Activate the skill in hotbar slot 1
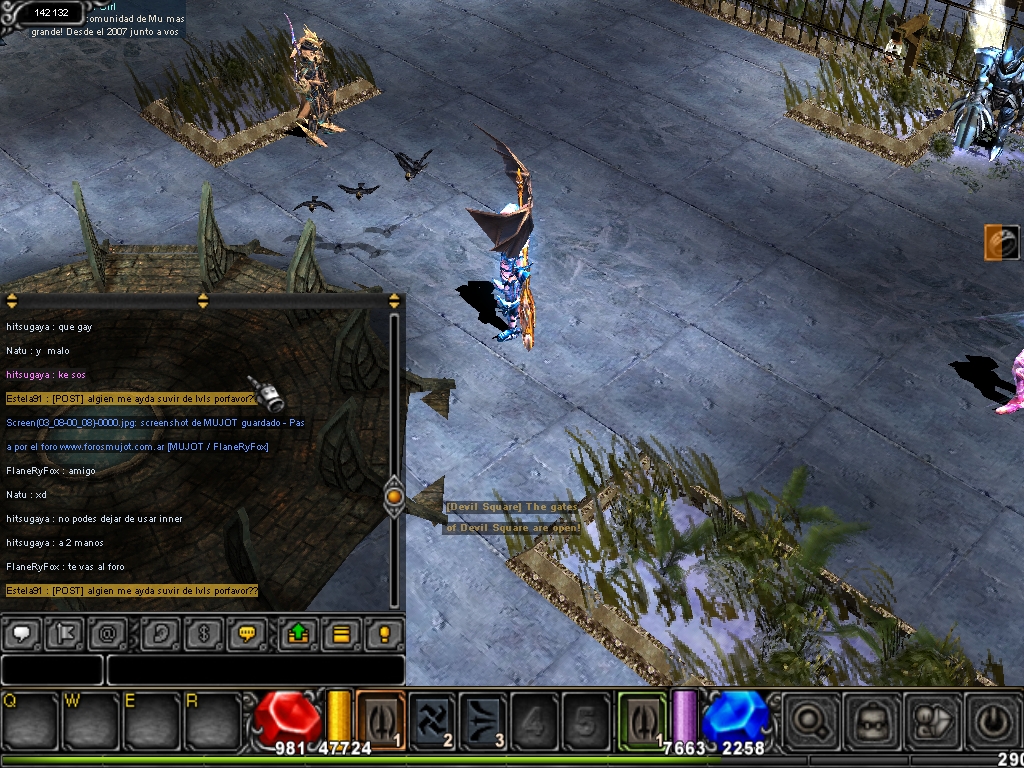Viewport: 1024px width, 768px height. click(380, 717)
